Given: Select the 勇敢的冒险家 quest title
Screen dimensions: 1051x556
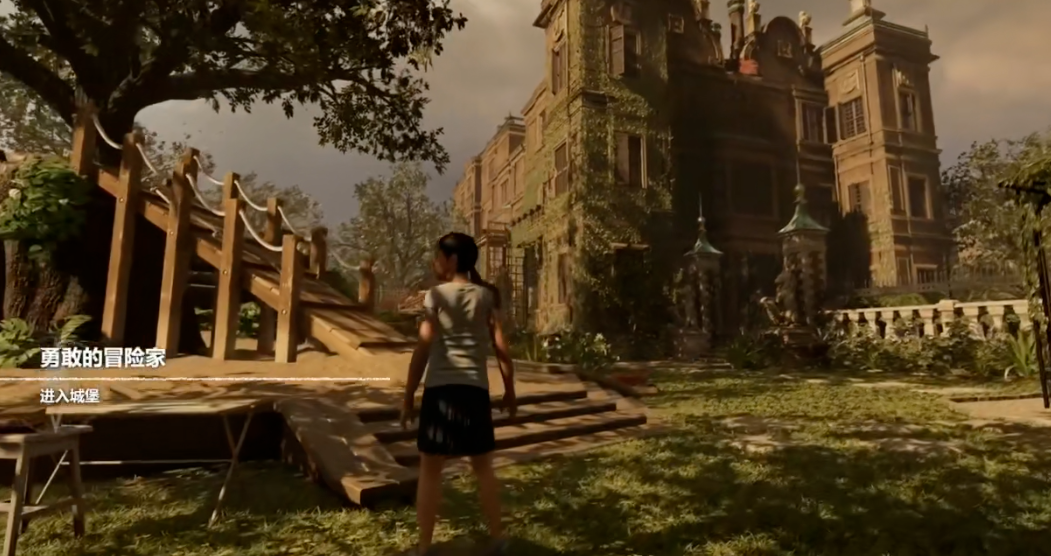Looking at the screenshot, I should [x=102, y=358].
